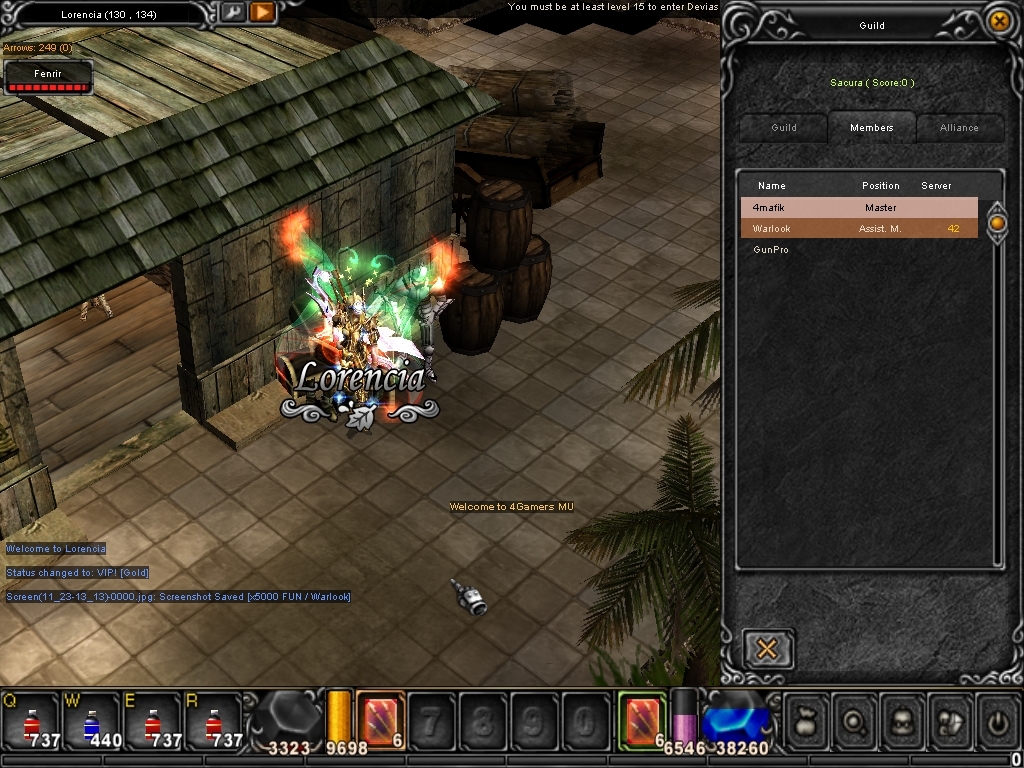Select the Members tab
Image resolution: width=1024 pixels, height=768 pixels.
pyautogui.click(x=871, y=128)
